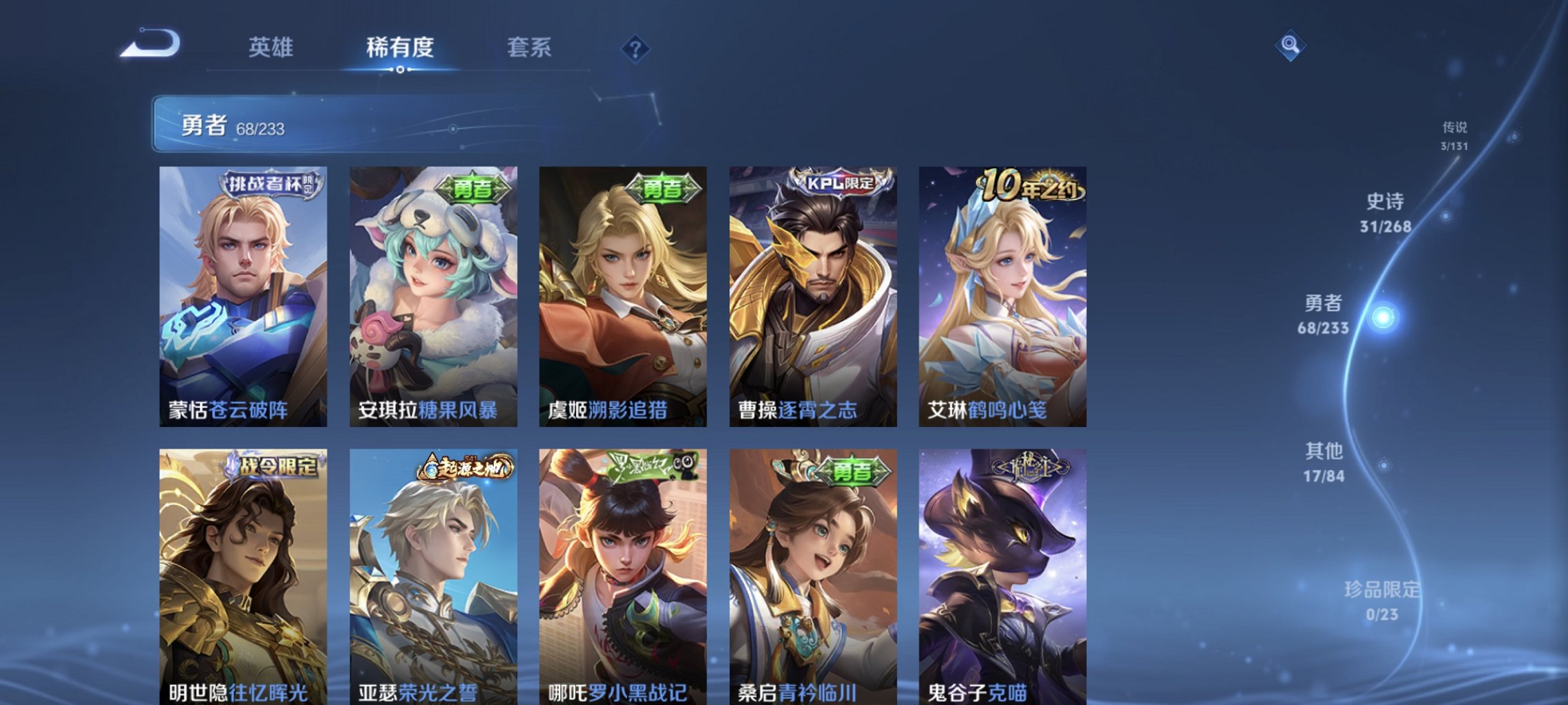The image size is (1568, 705).
Task: Click the back arrow icon top left
Action: click(x=149, y=44)
